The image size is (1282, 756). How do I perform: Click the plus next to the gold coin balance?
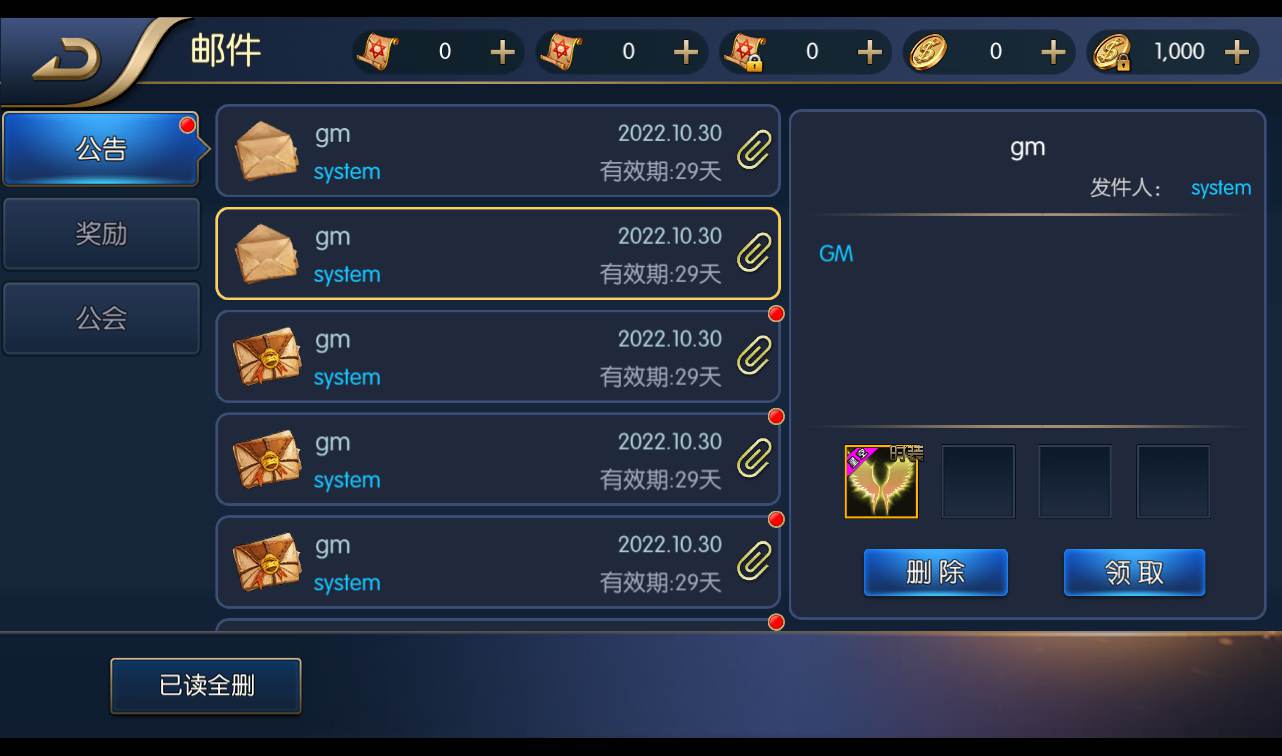point(1052,51)
